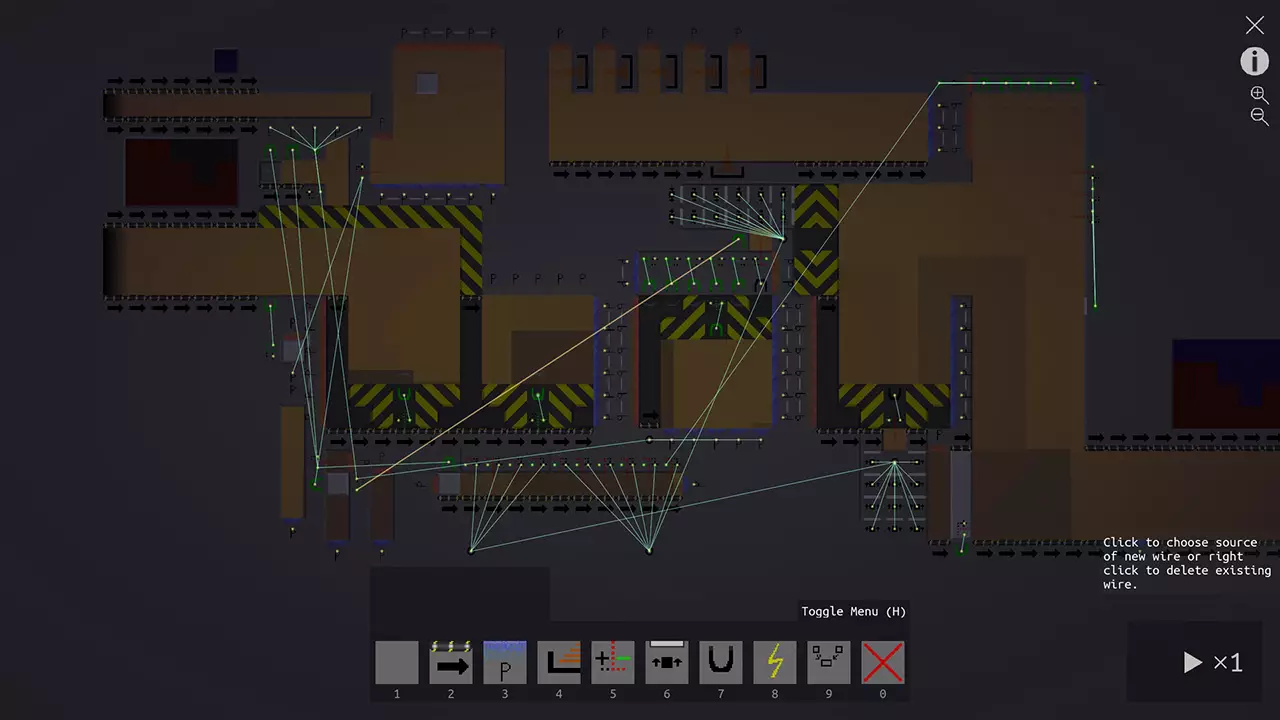Close the wiring view with the X
Image resolution: width=1280 pixels, height=720 pixels.
[x=1254, y=25]
